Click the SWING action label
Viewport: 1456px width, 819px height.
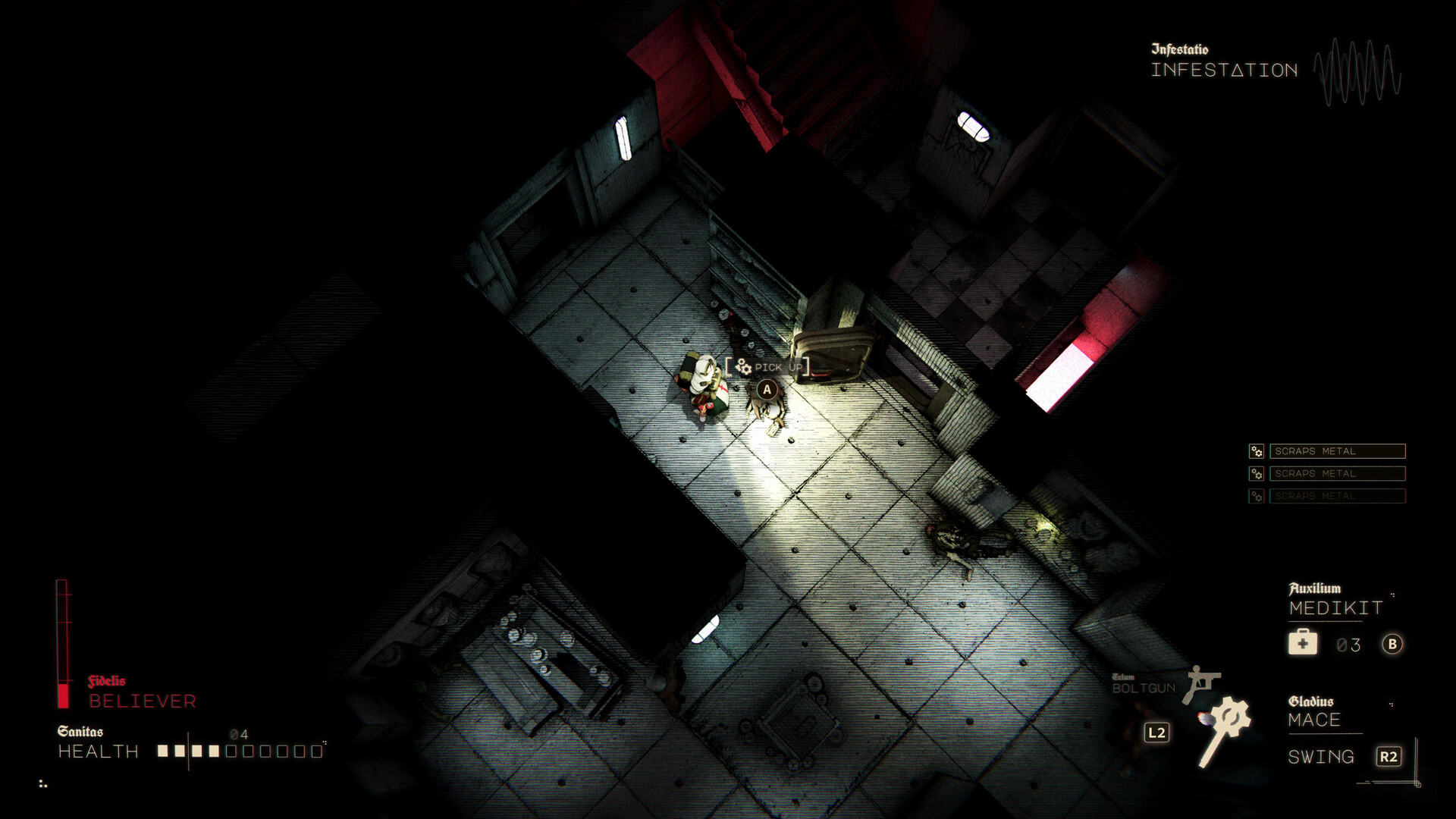(1320, 757)
